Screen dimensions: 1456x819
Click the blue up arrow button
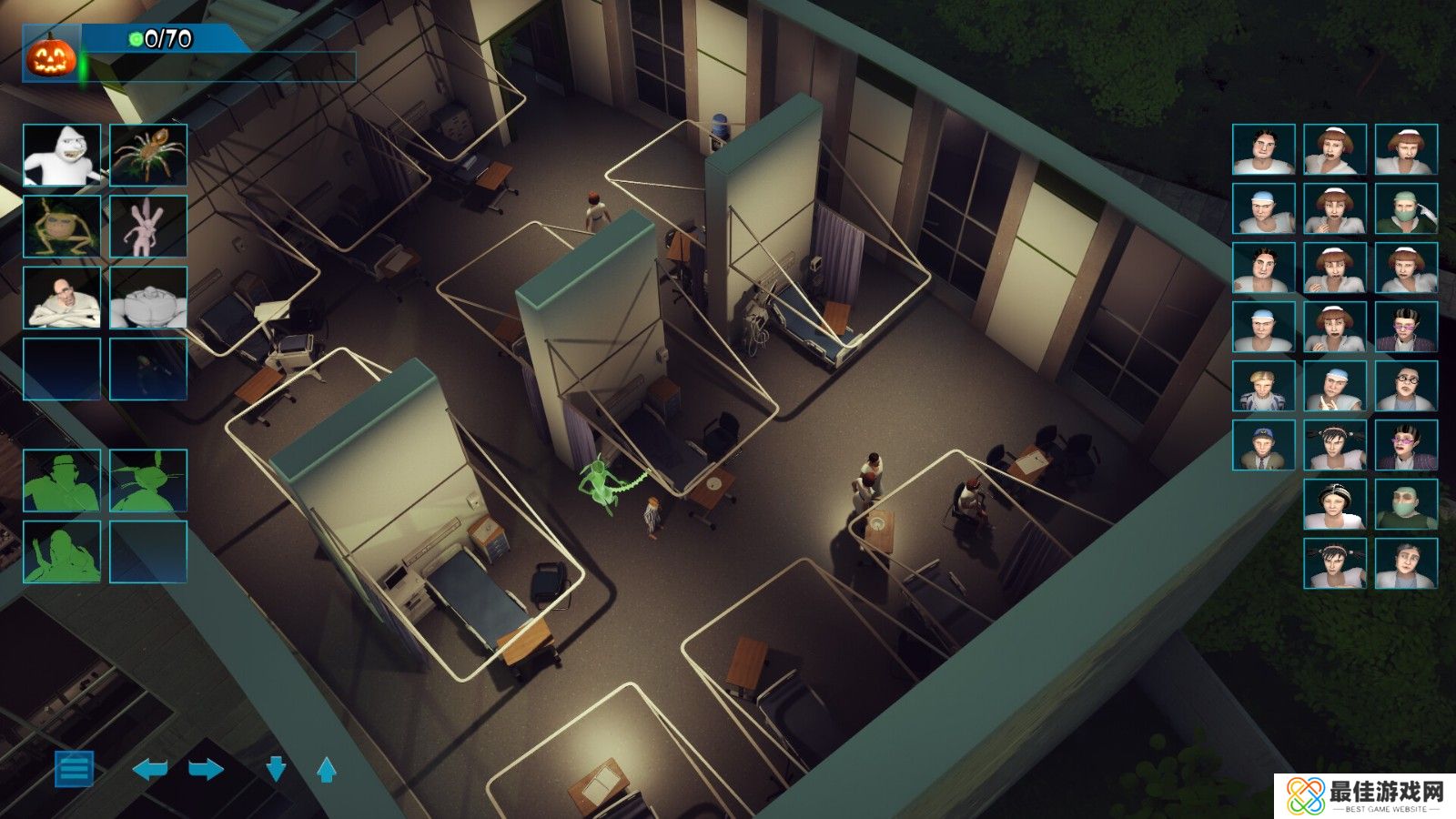point(327,770)
